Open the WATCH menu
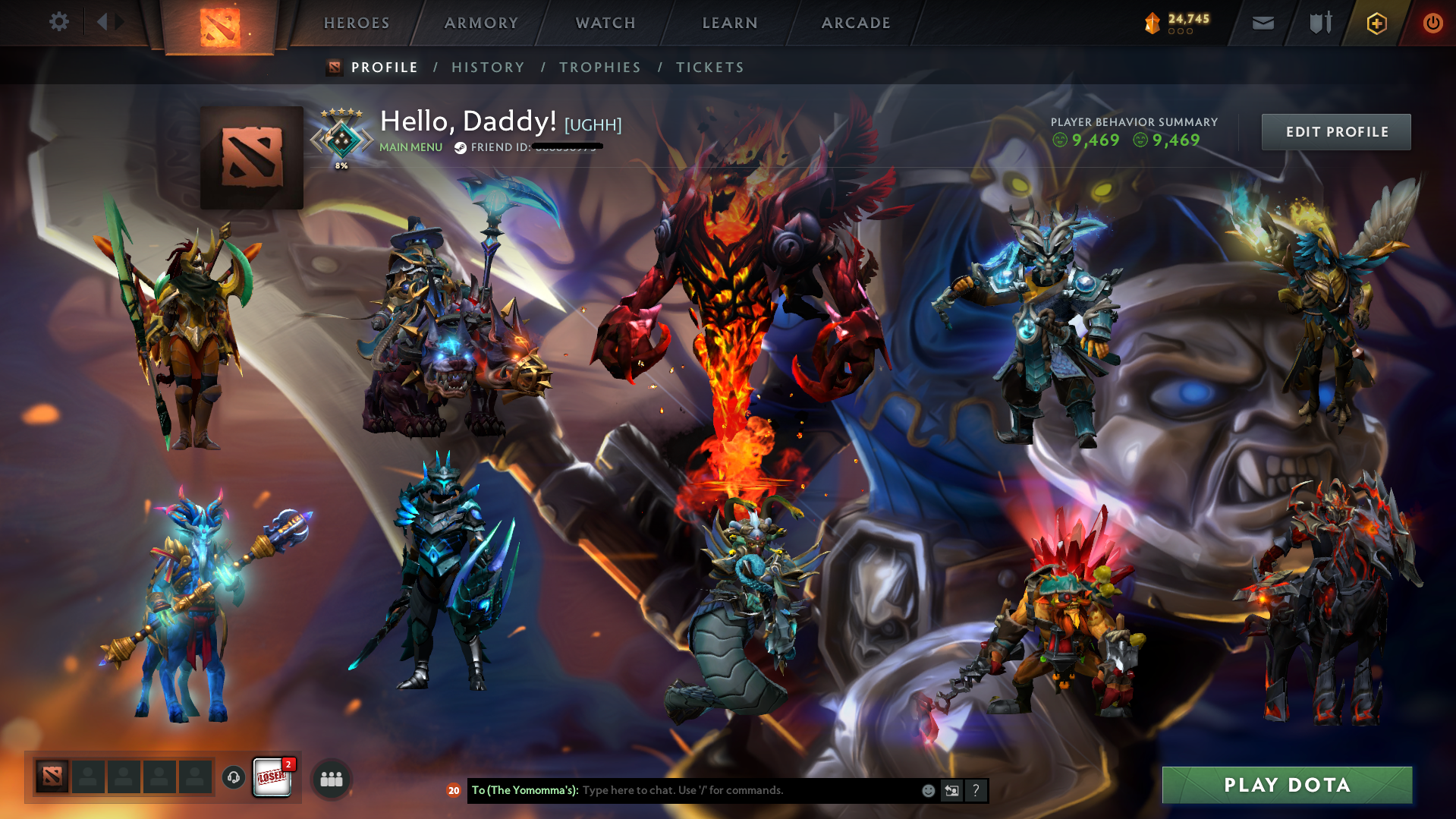Screen dimensions: 1456x819 coord(605,23)
